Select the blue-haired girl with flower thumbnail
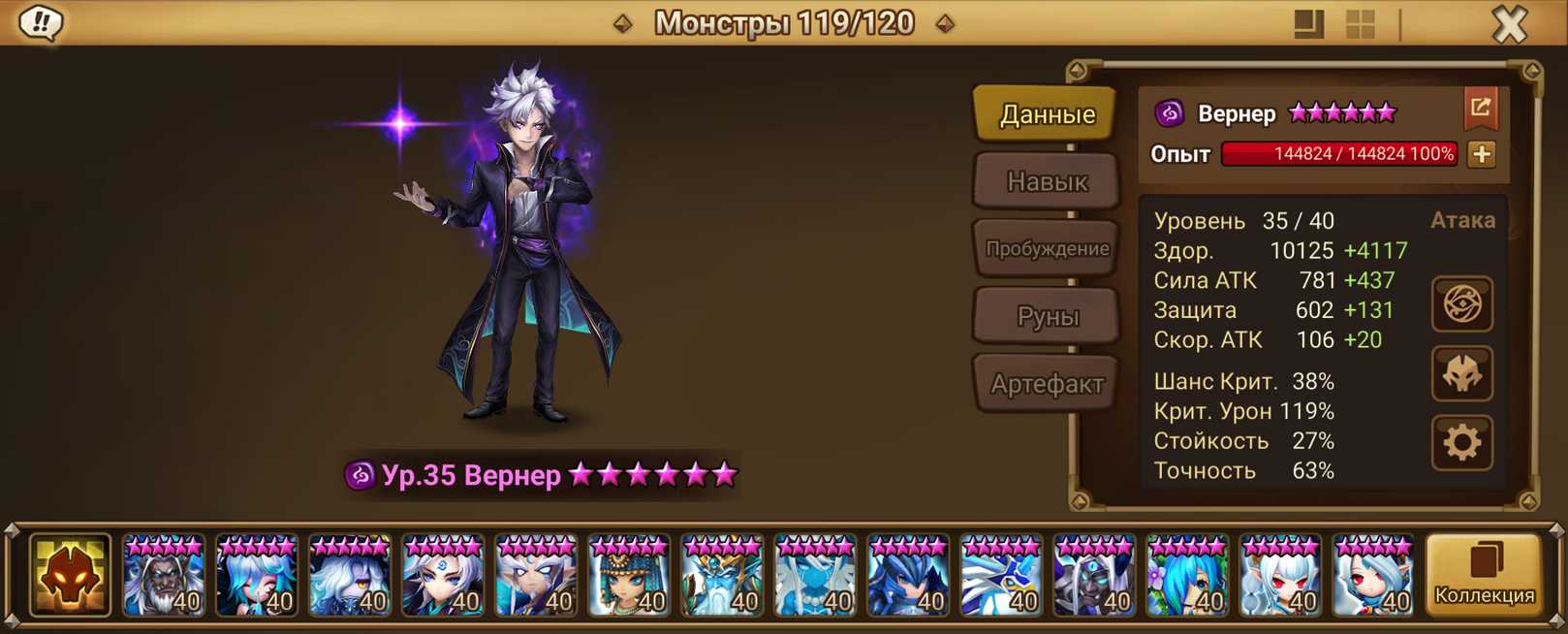 click(1187, 576)
